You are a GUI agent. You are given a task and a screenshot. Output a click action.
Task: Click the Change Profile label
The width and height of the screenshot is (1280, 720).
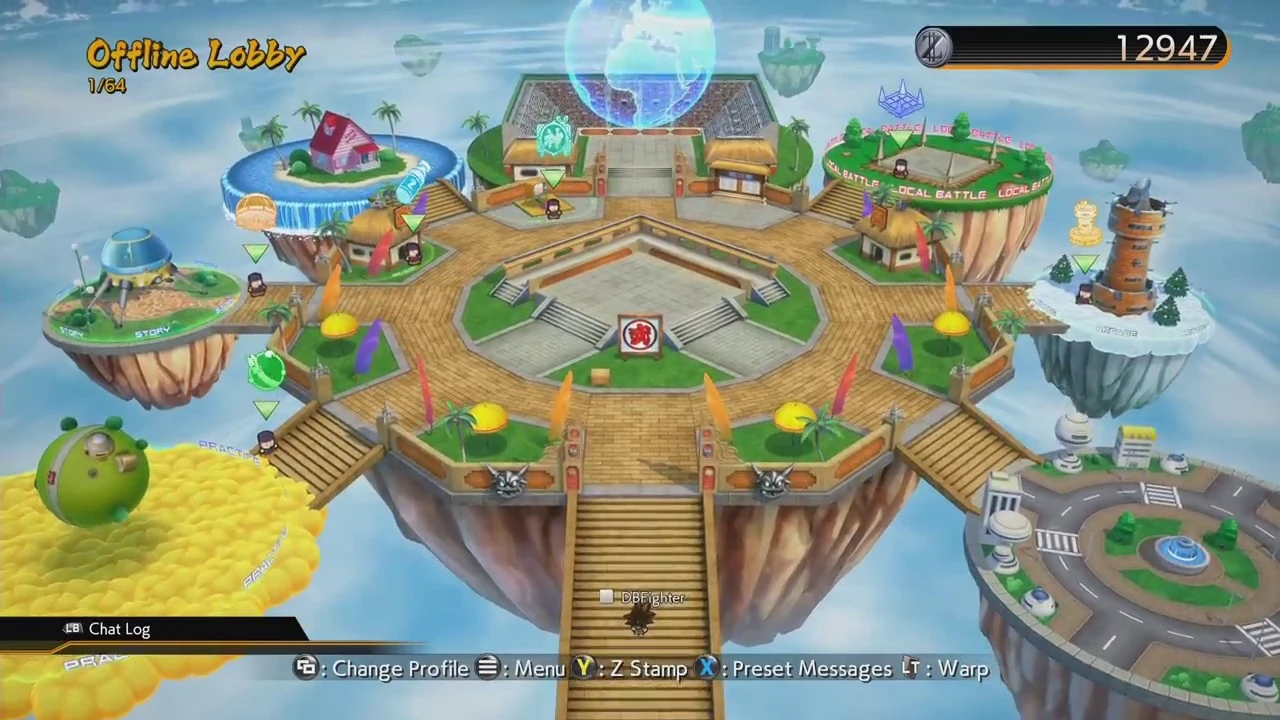coord(400,668)
